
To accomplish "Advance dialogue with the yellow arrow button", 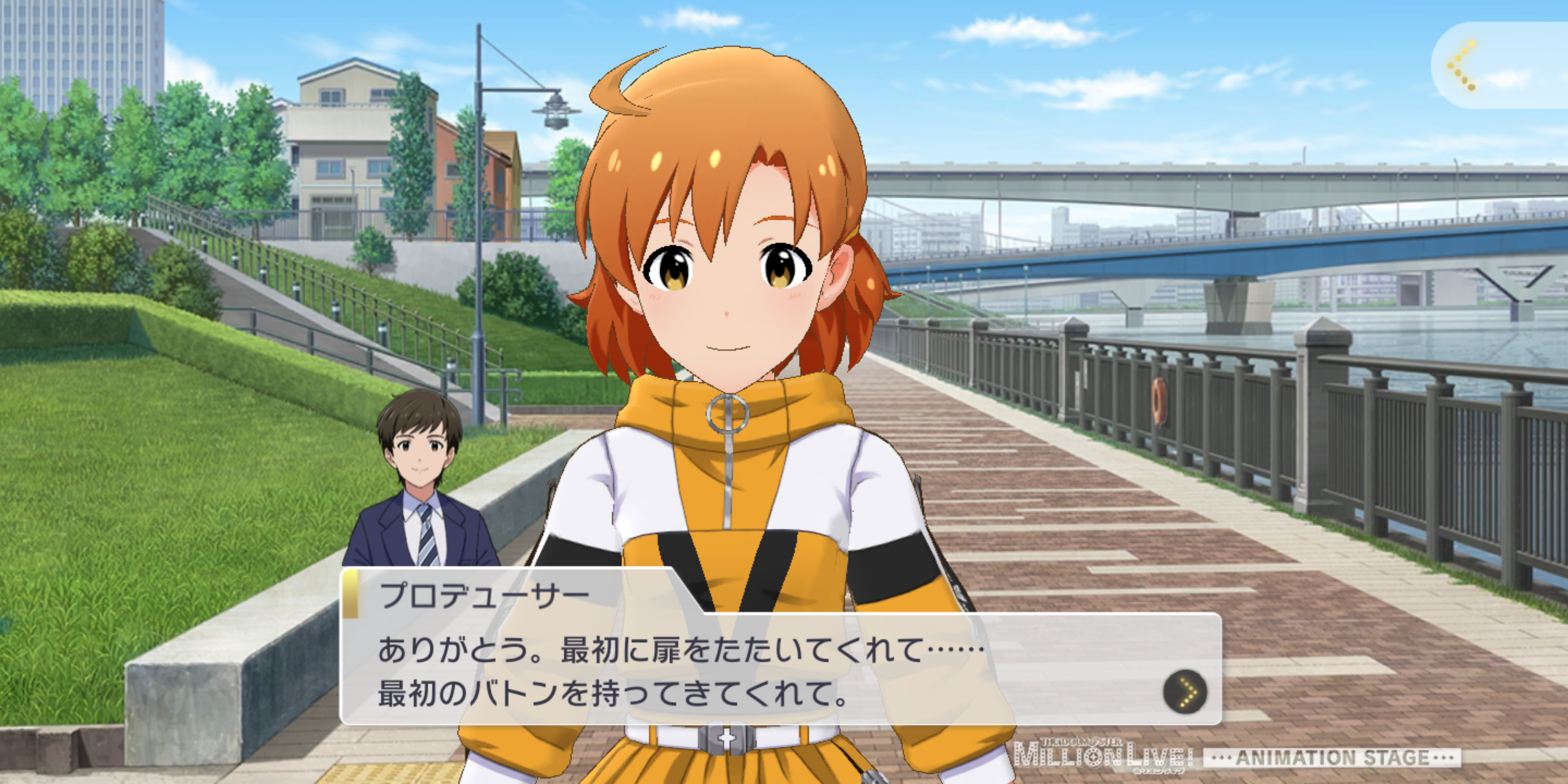I will click(1185, 691).
